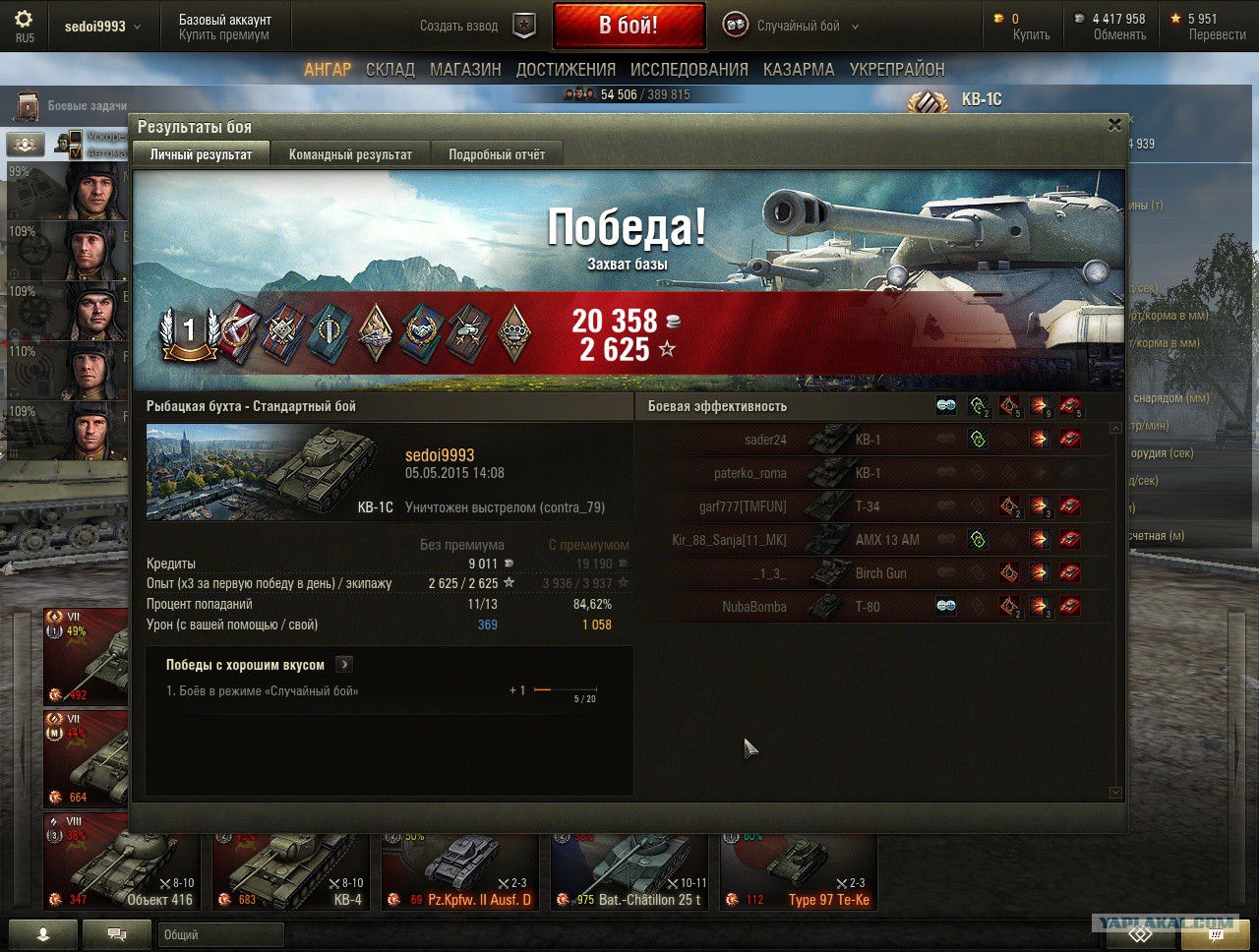Open the Случайный бой battle type dropdown
Viewport: 1259px width, 952px height.
pyautogui.click(x=792, y=27)
